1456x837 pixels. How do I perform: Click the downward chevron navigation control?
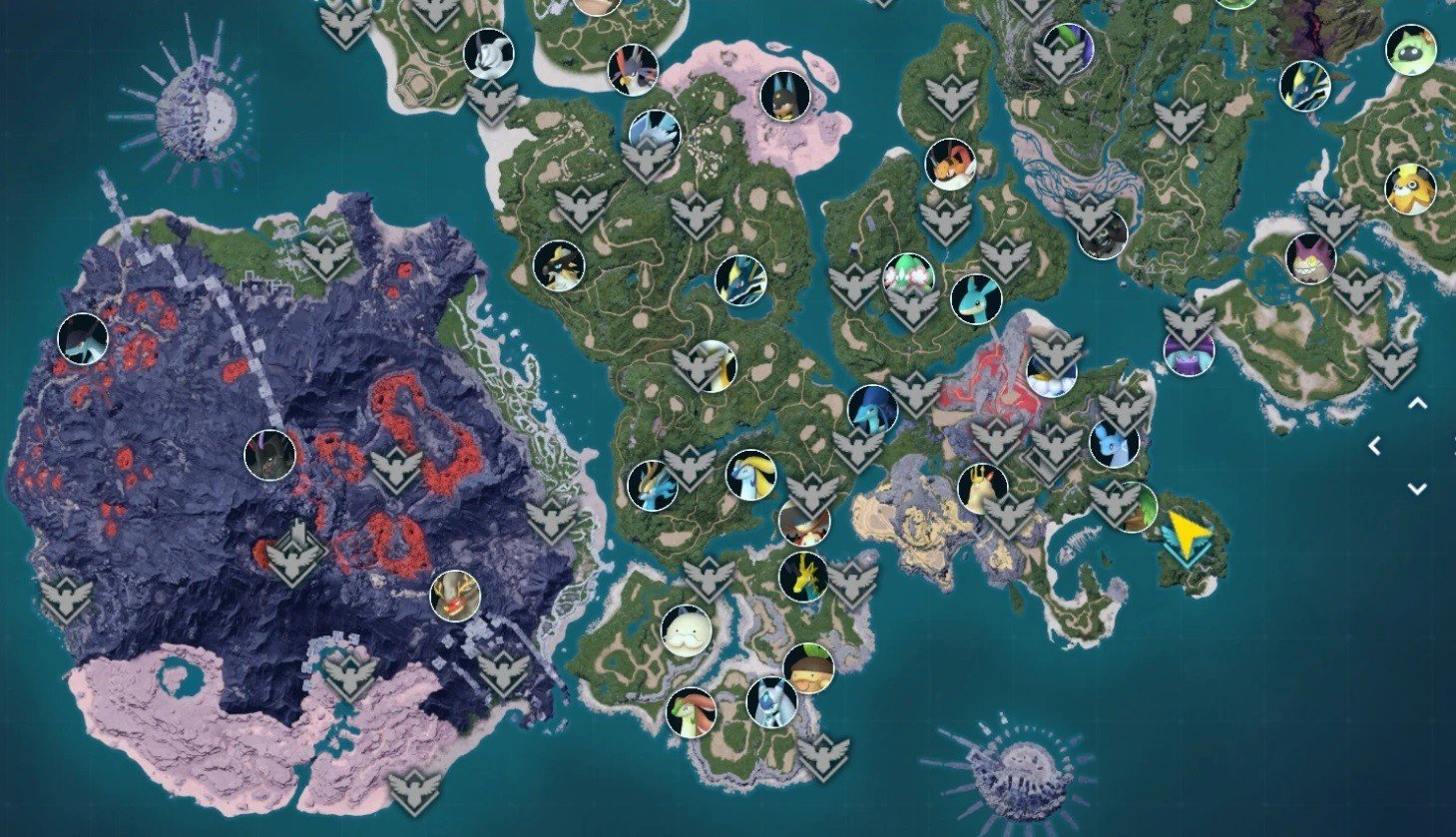point(1416,488)
